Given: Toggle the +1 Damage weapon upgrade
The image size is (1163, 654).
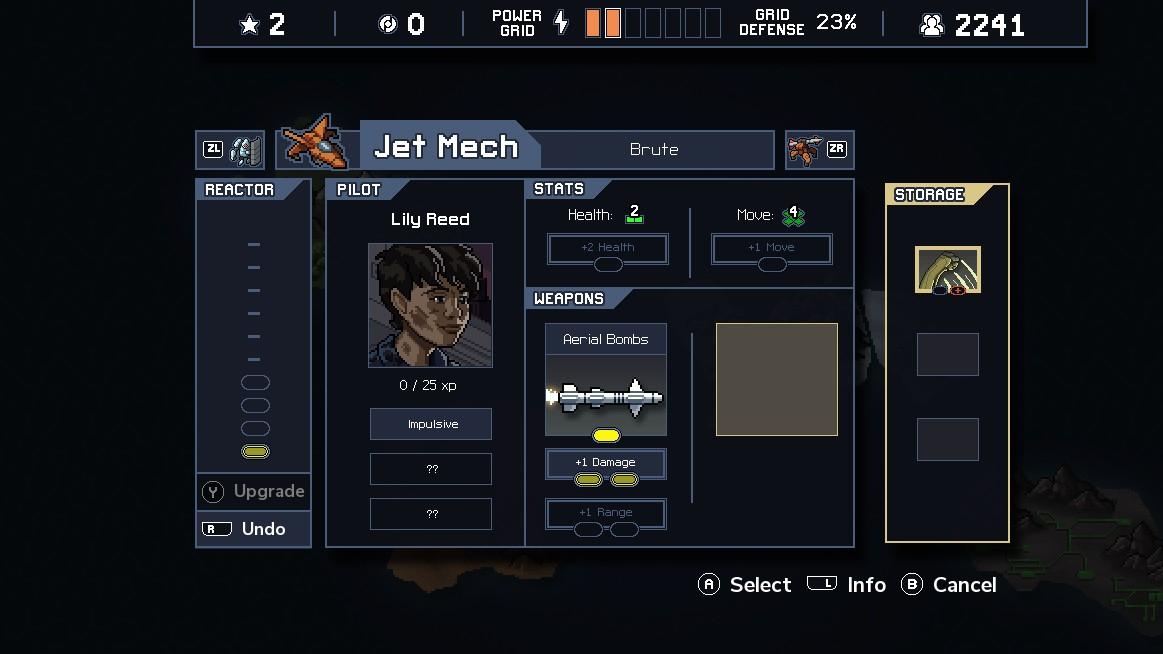Looking at the screenshot, I should pyautogui.click(x=606, y=464).
